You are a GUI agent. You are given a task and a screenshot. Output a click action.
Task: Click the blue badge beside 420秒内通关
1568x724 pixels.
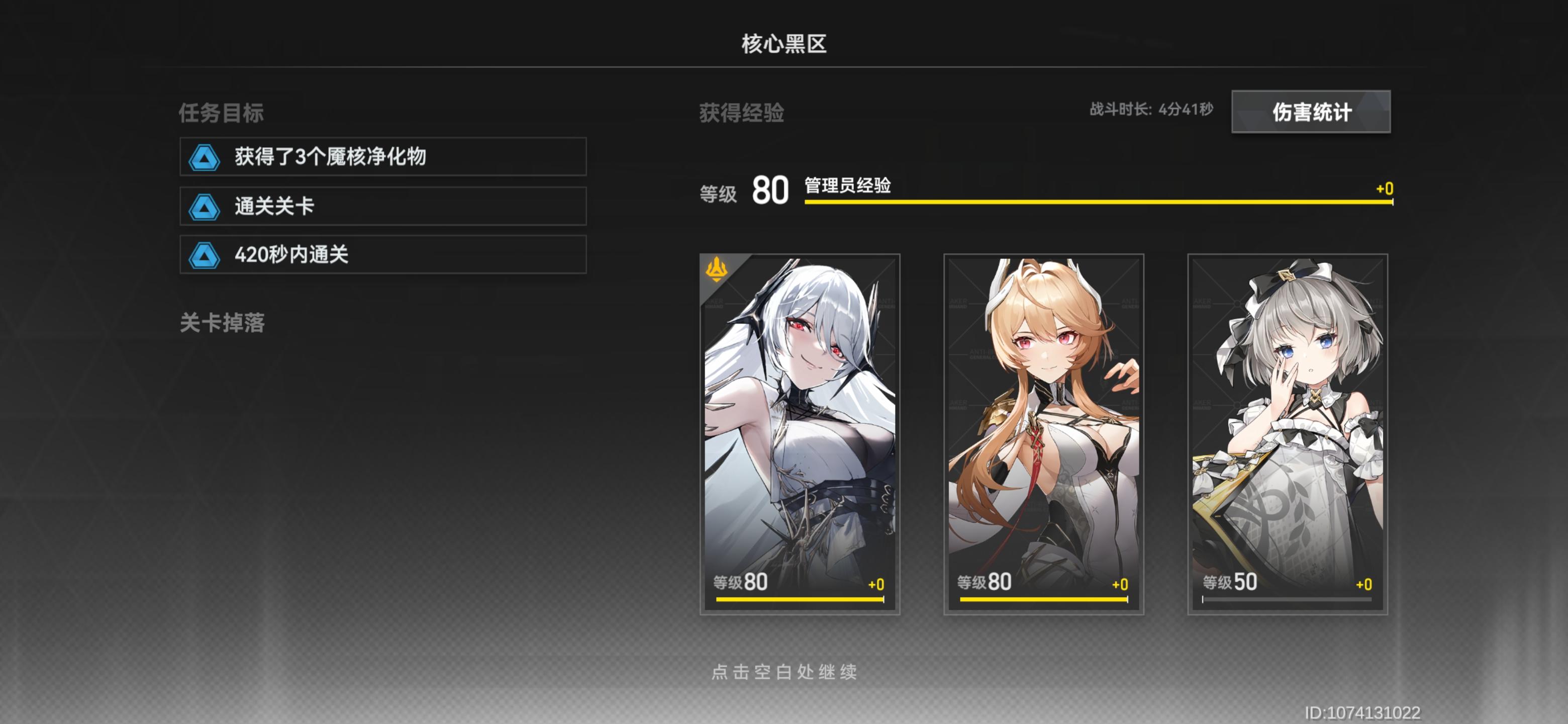point(205,256)
